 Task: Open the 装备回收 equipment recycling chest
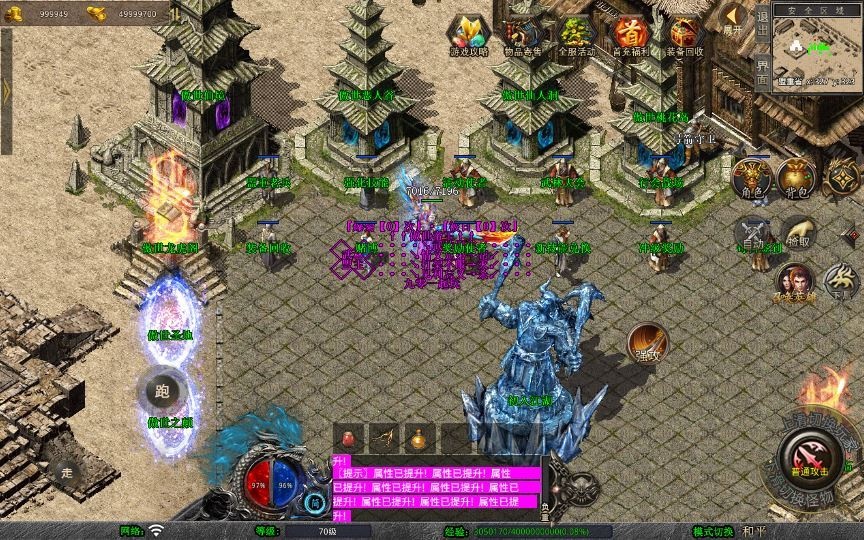(685, 34)
